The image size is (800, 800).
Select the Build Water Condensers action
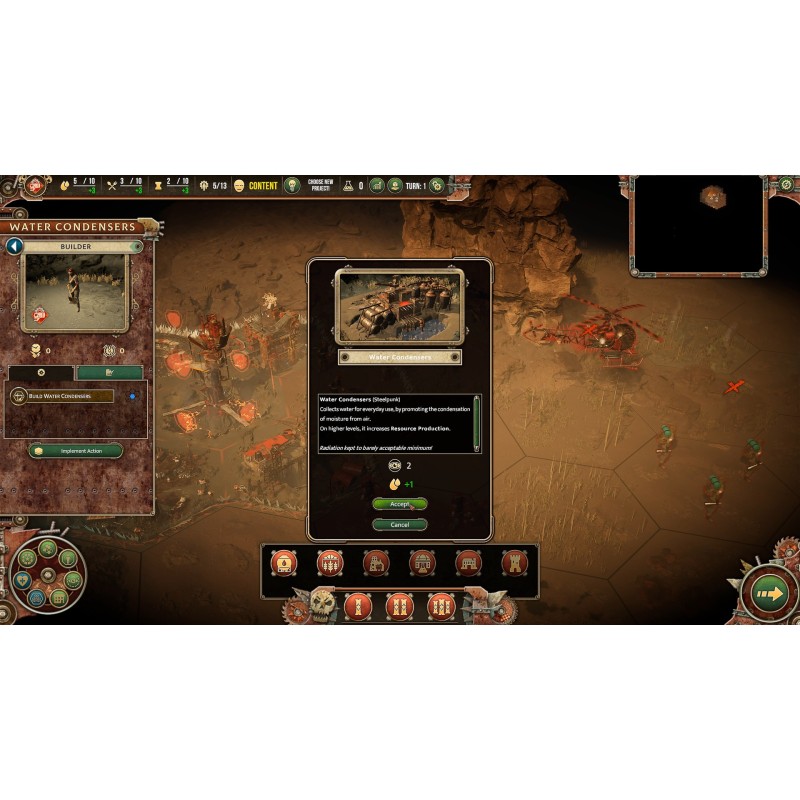click(62, 396)
